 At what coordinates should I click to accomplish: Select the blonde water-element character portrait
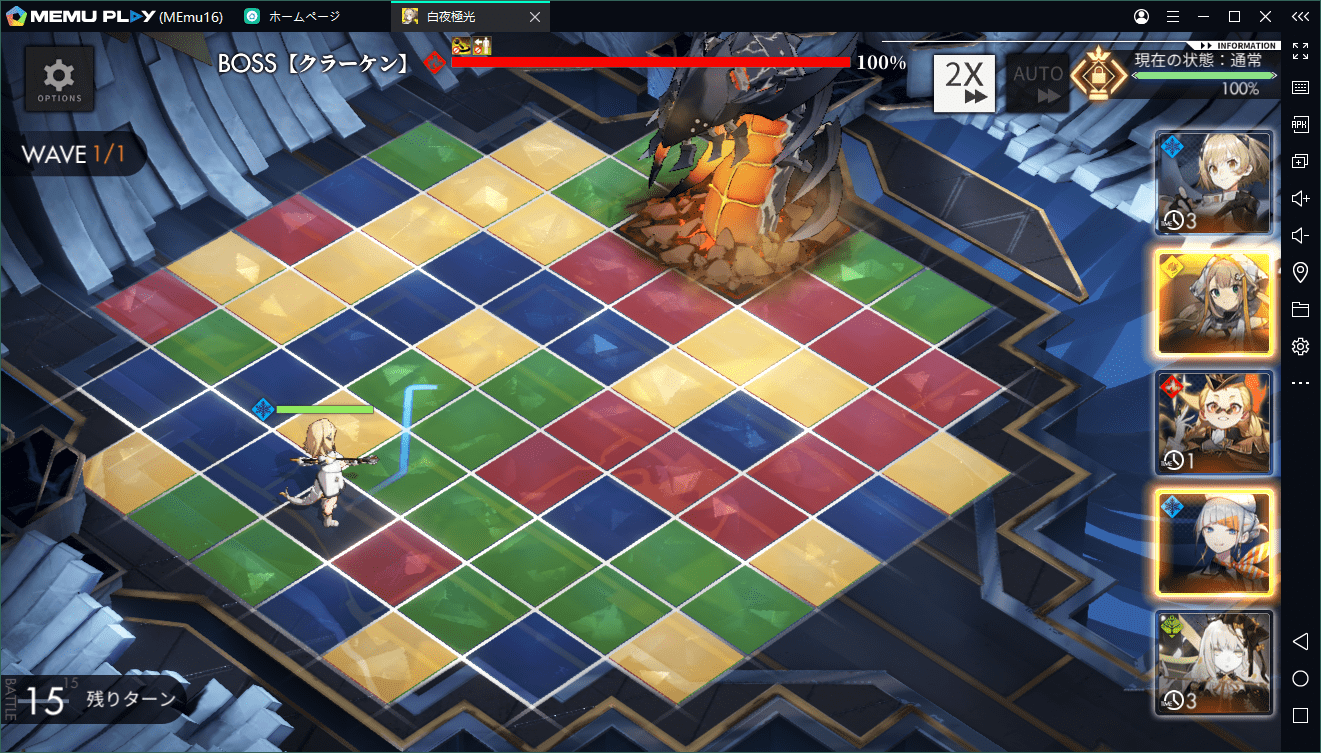(1214, 181)
